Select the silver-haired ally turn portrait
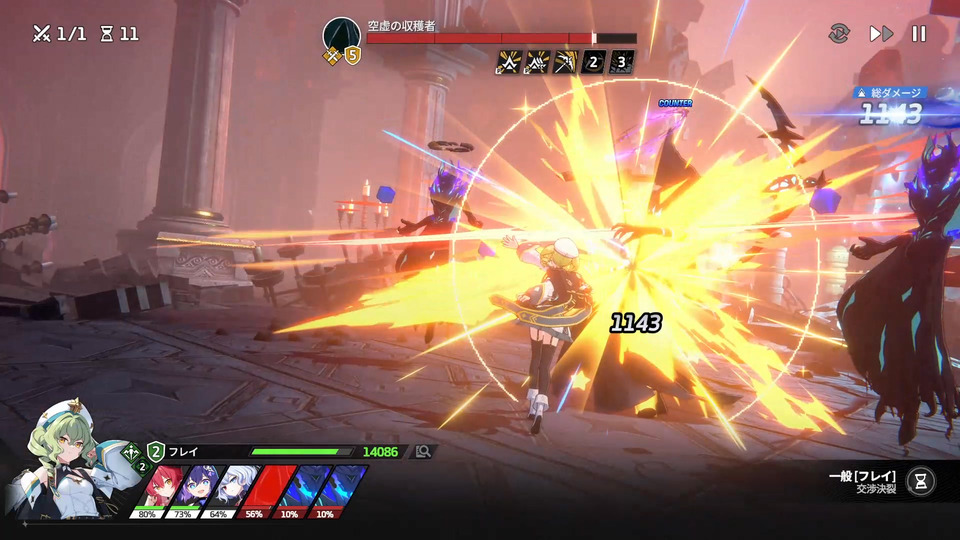The width and height of the screenshot is (960, 540). pos(231,487)
